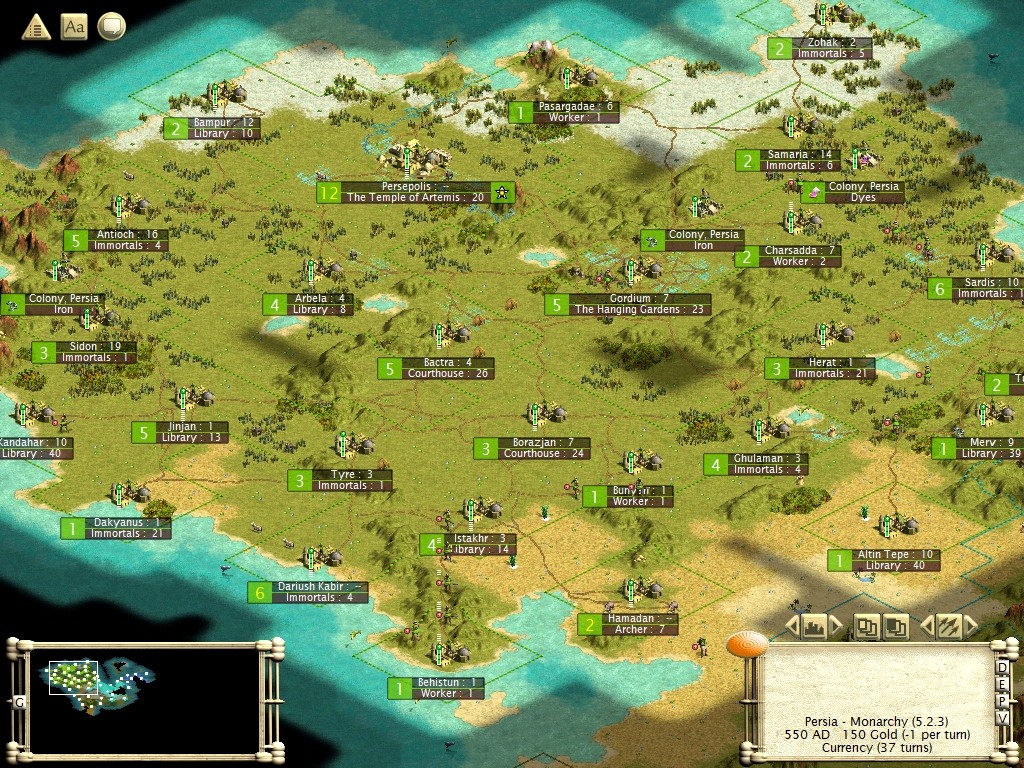Toggle the 'G' button beside the minimap
Viewport: 1024px width, 768px height.
[17, 703]
